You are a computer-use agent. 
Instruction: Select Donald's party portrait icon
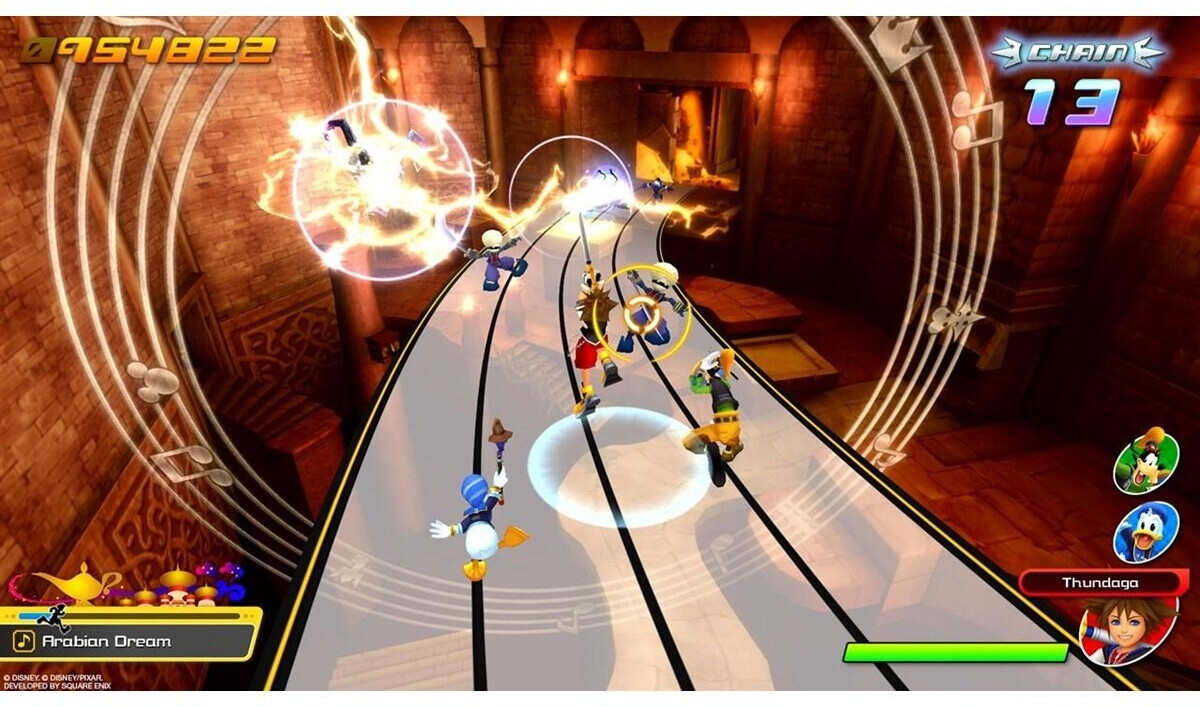1146,531
